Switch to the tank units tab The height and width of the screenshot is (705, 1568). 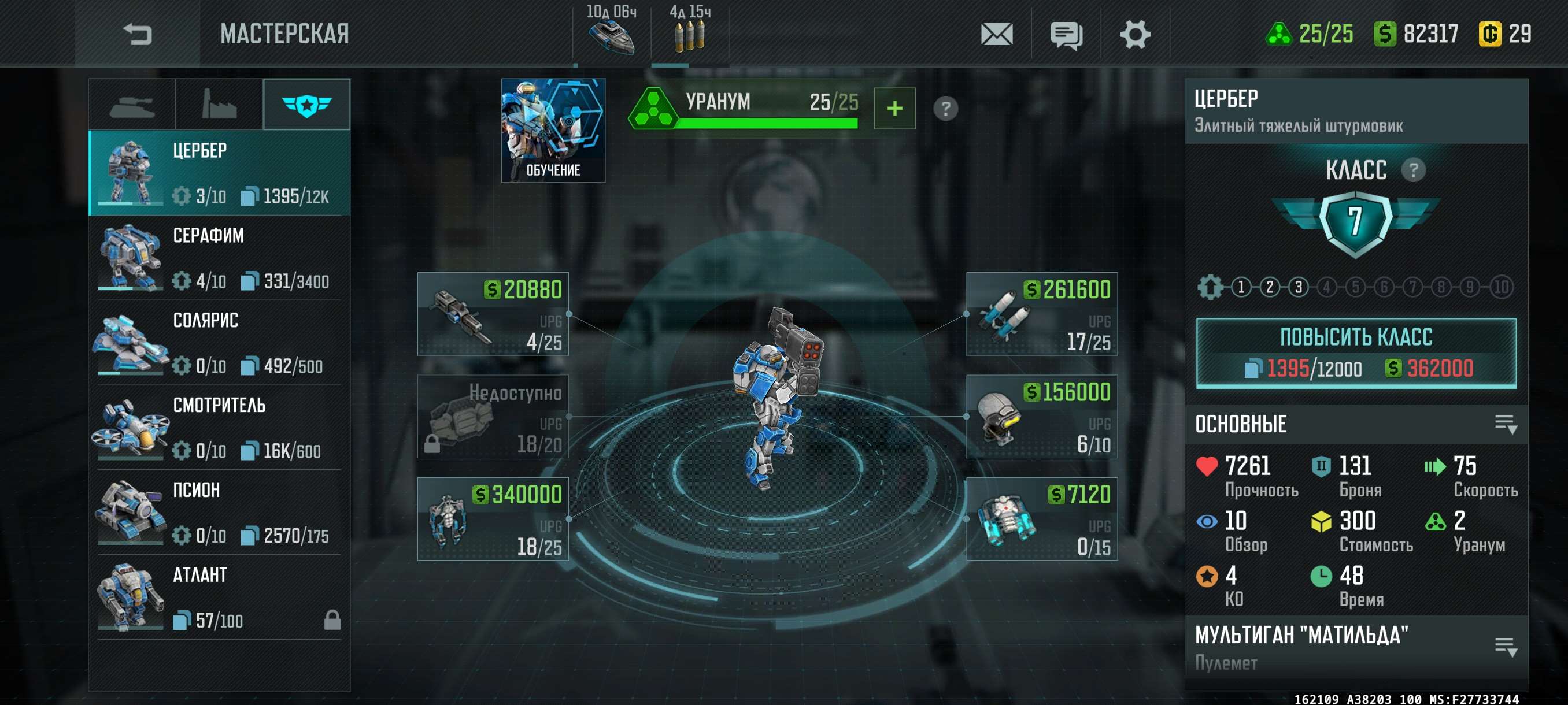pyautogui.click(x=131, y=105)
